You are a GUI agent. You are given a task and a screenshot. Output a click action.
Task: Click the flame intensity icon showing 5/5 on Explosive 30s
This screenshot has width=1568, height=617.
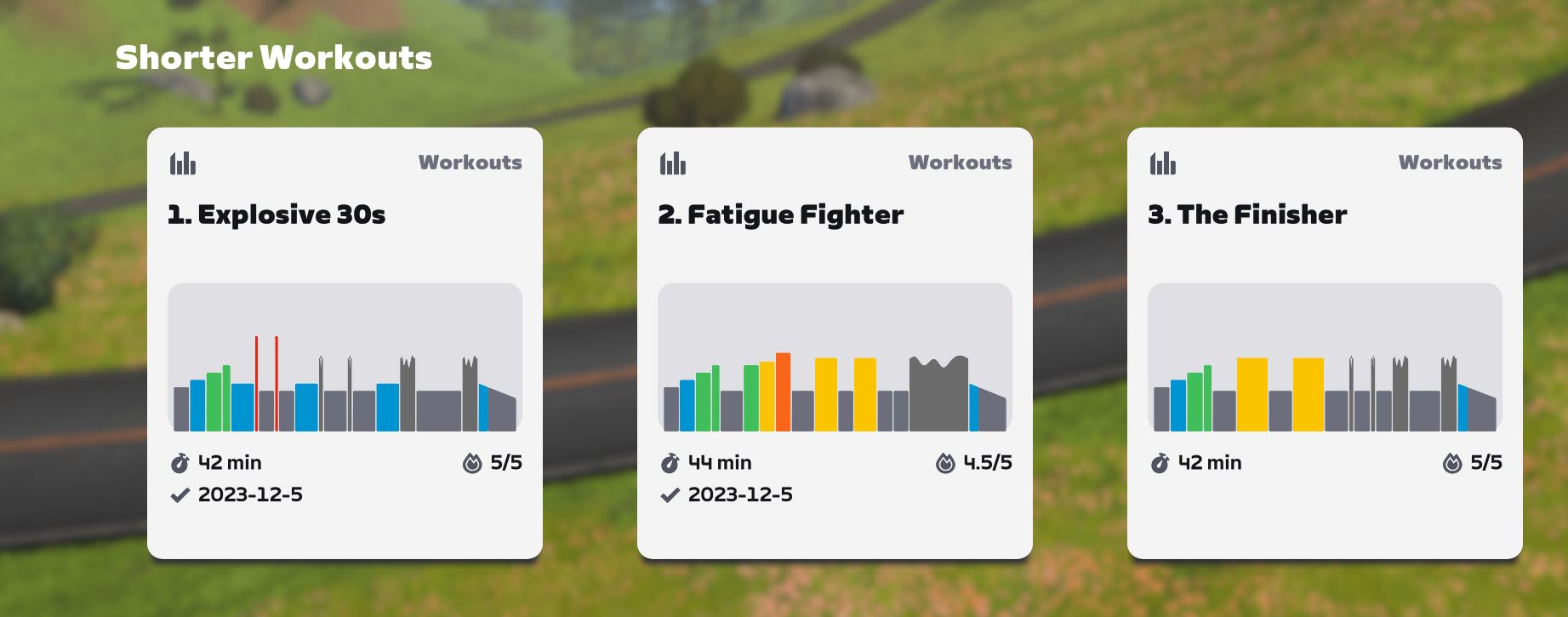469,463
